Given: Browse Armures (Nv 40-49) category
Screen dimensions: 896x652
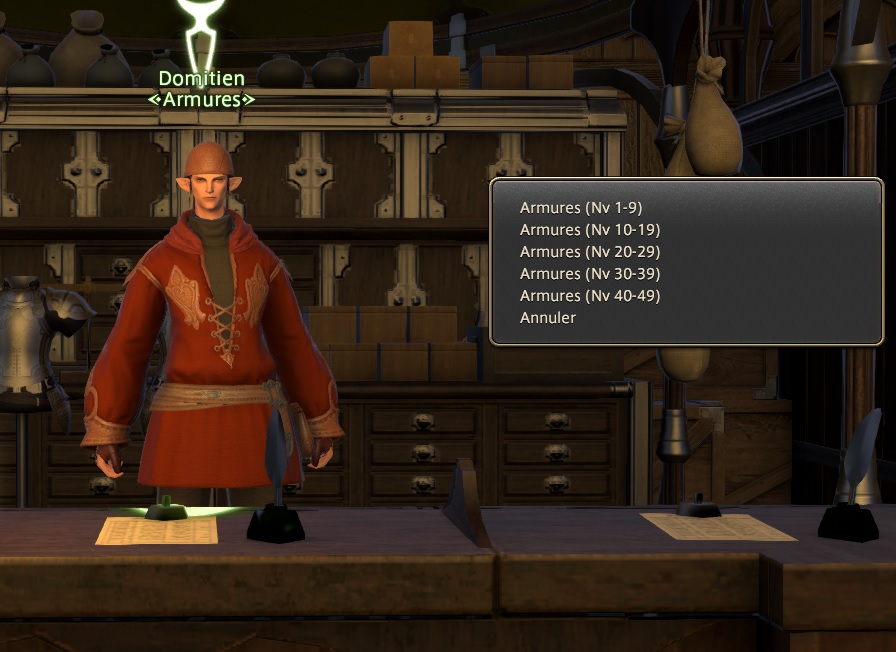Looking at the screenshot, I should [x=590, y=296].
